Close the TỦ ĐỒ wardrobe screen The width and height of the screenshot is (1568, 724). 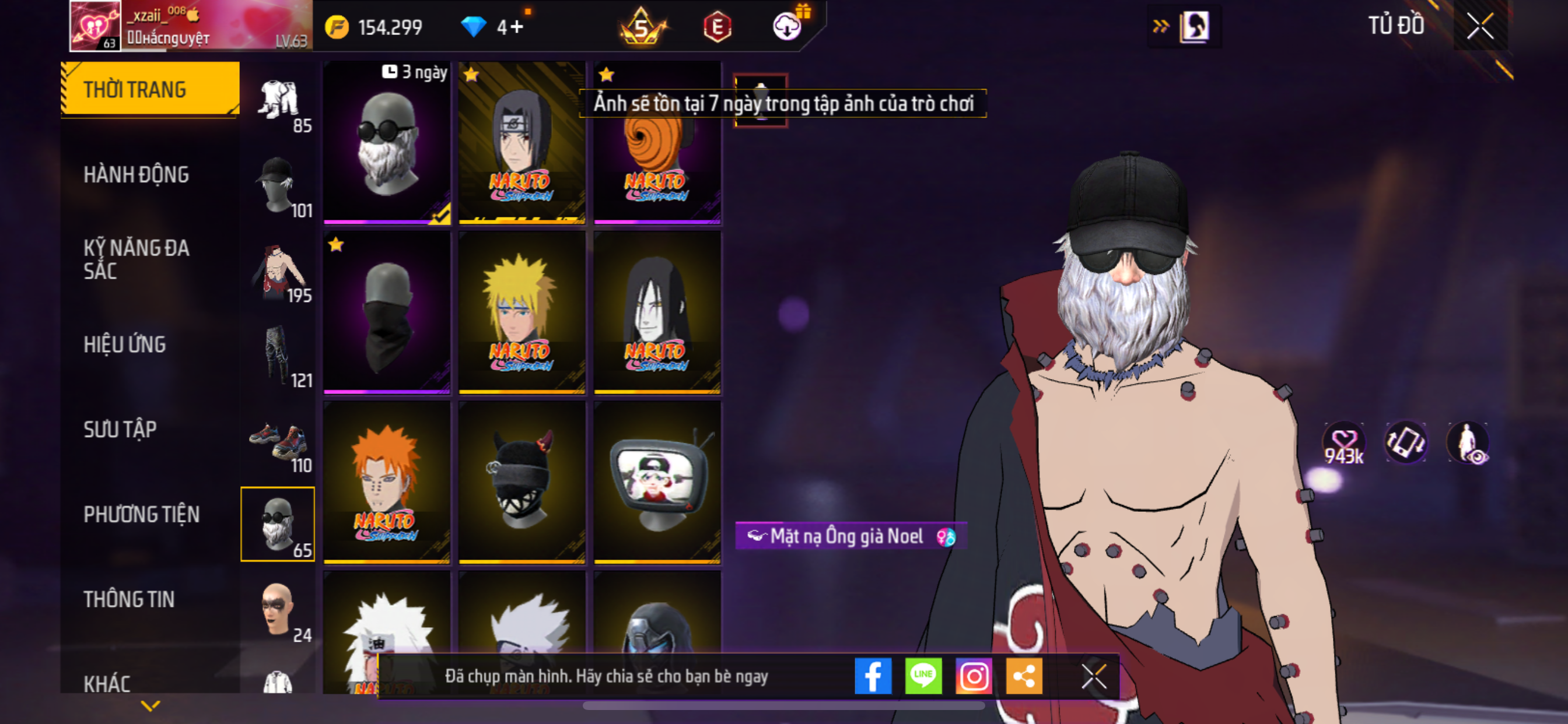[x=1480, y=26]
